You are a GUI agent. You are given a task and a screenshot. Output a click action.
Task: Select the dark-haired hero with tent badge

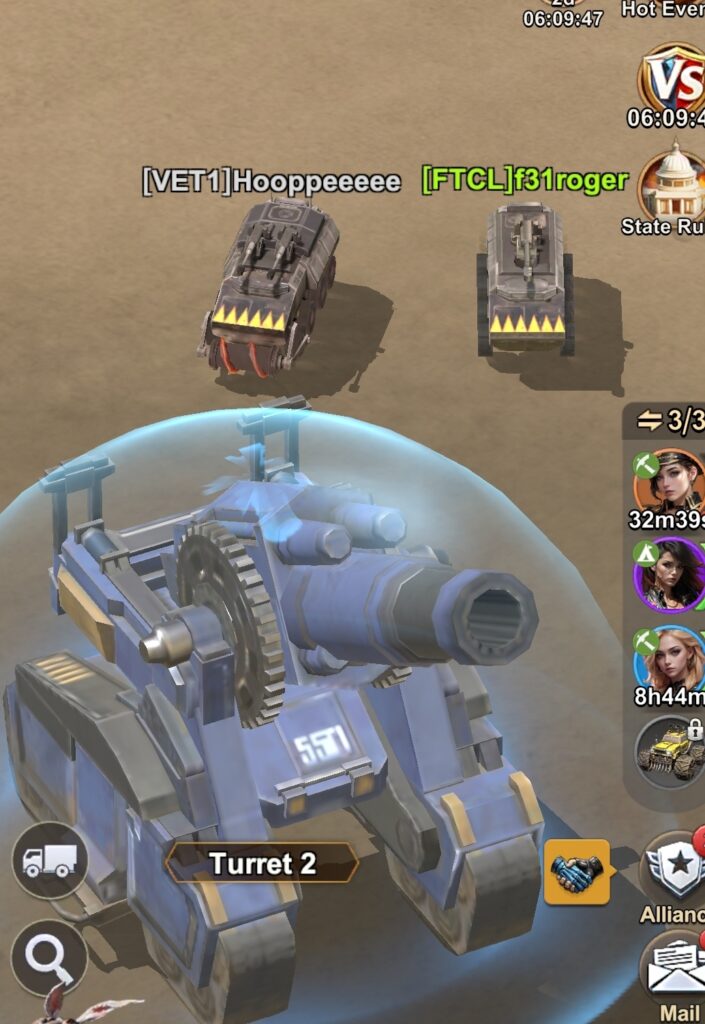coord(669,574)
